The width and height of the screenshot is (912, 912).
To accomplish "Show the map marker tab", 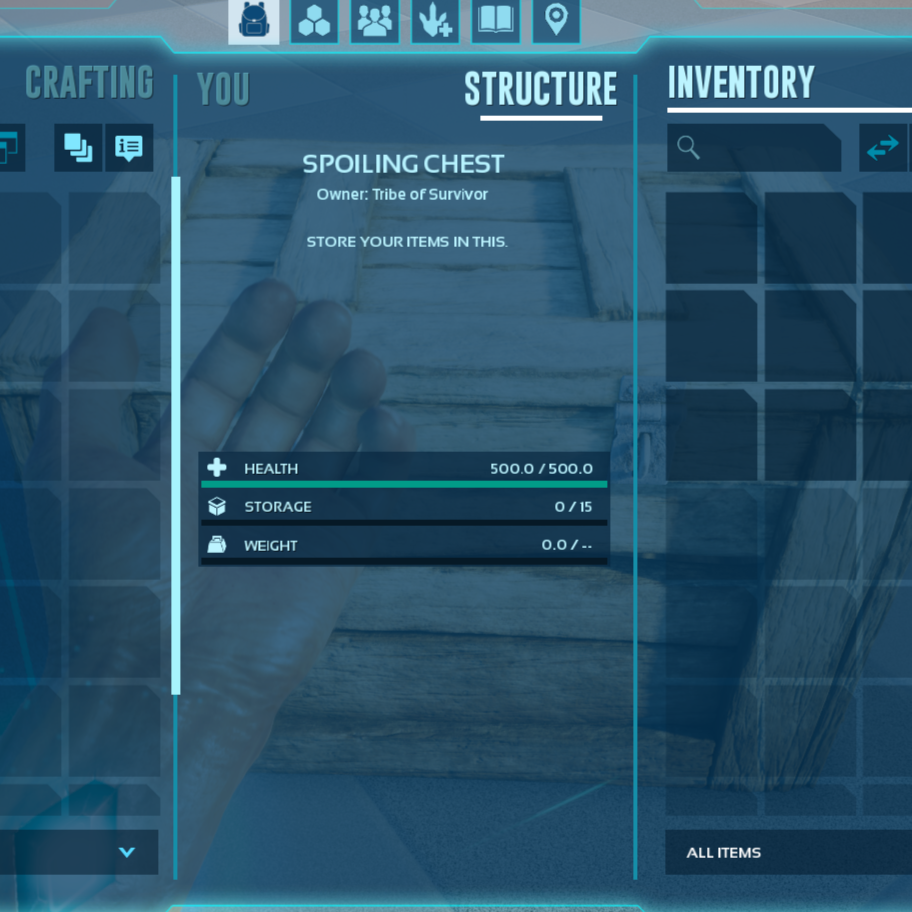I will coord(556,21).
